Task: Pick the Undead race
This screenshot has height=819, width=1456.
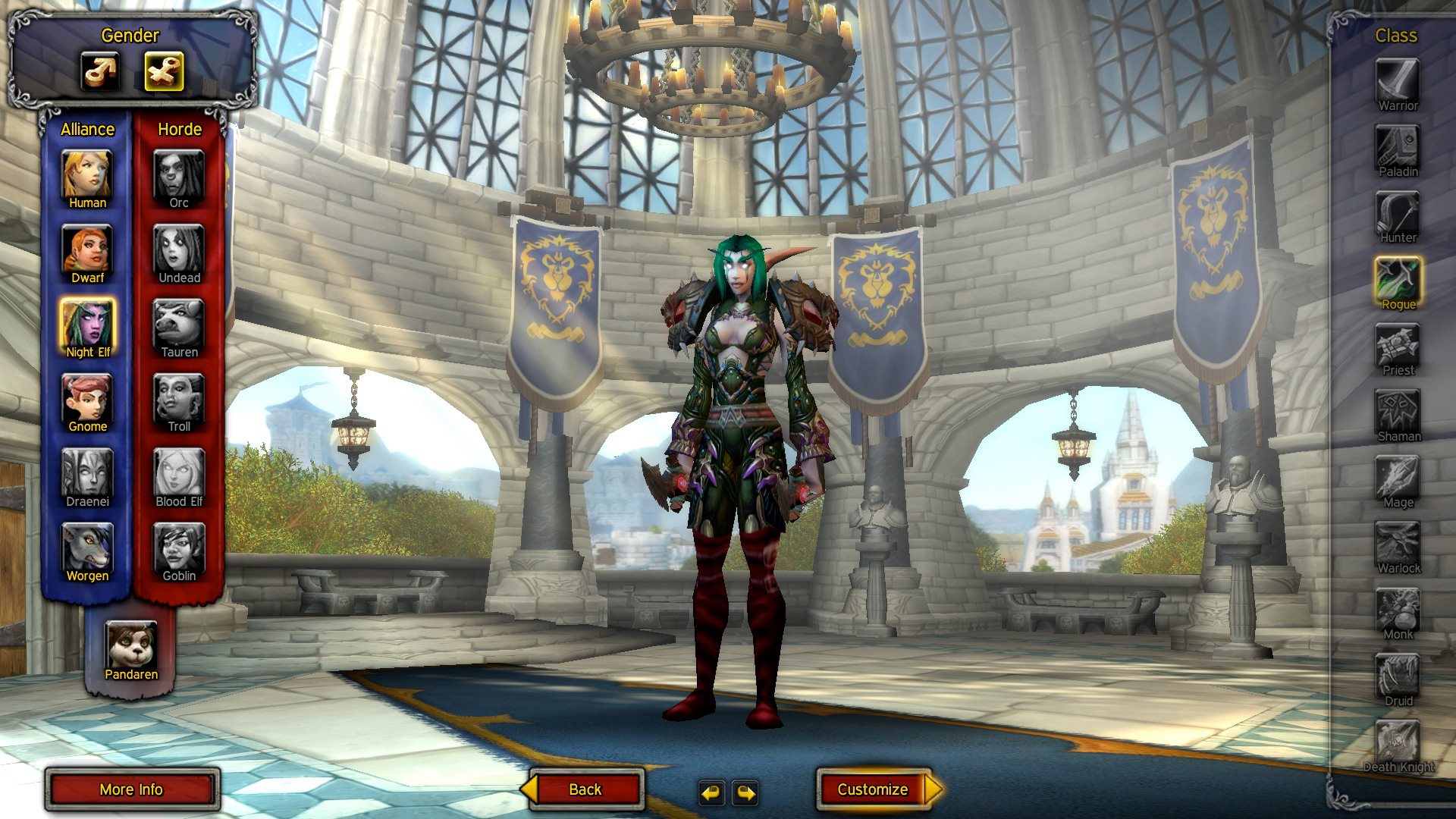Action: click(x=179, y=249)
